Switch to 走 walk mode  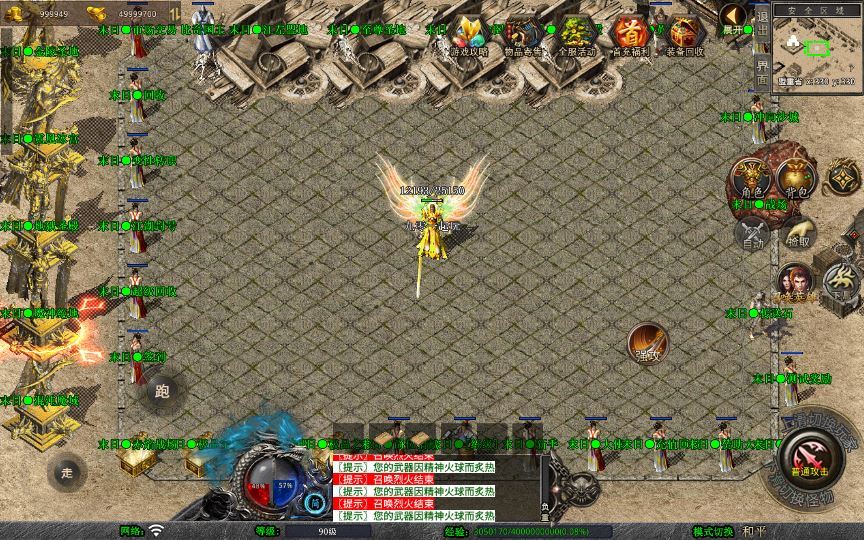pyautogui.click(x=67, y=472)
